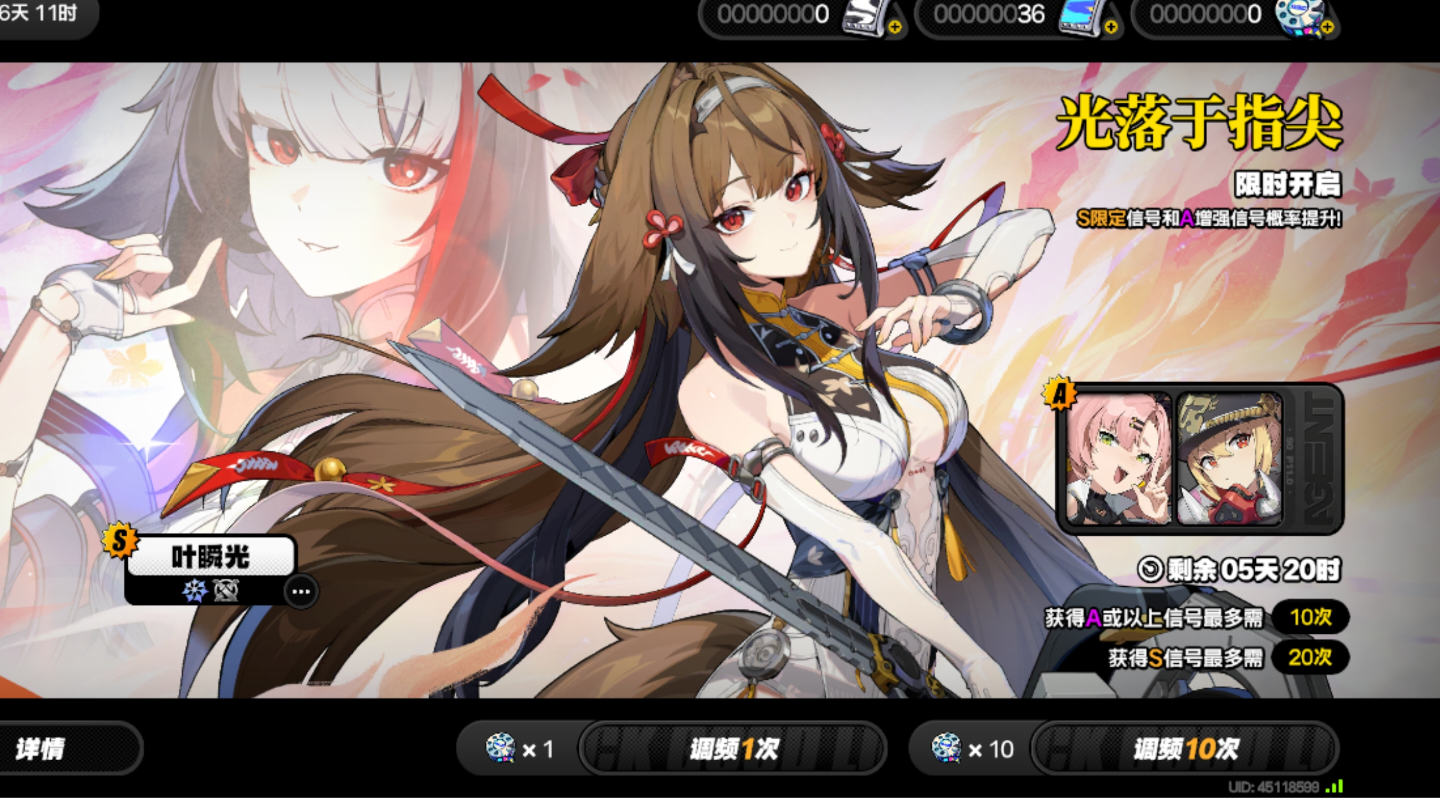
Task: Click the blue tape icon next to ×1 cost
Action: [498, 748]
